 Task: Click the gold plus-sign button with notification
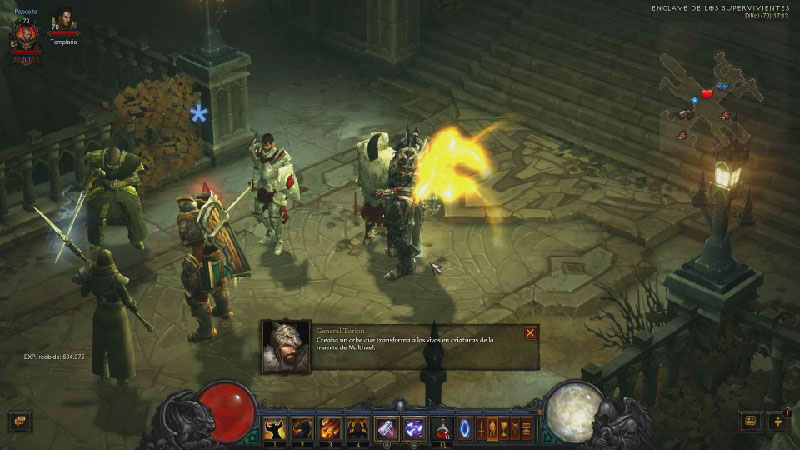click(x=778, y=422)
